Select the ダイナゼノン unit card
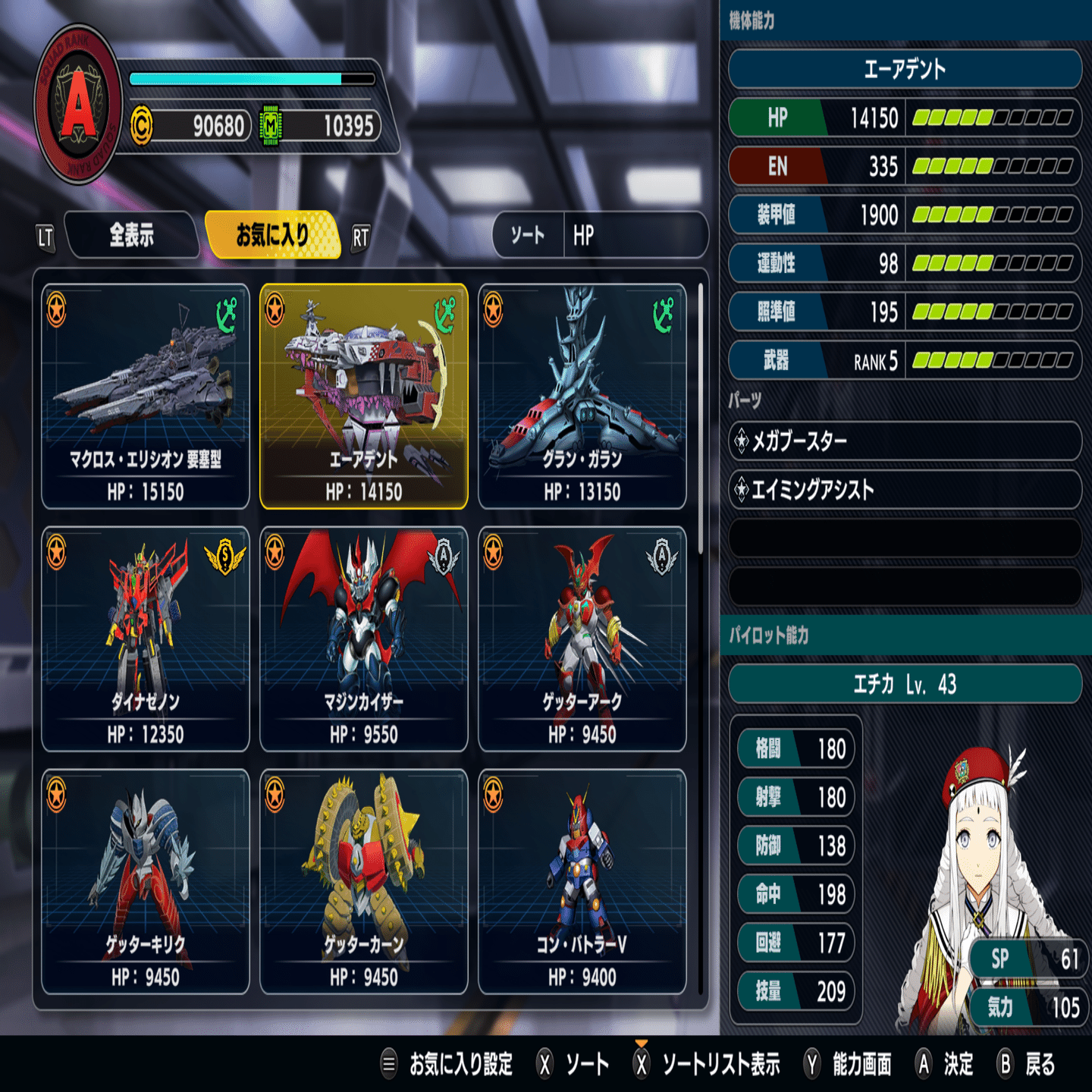The width and height of the screenshot is (1092, 1092). tap(146, 639)
